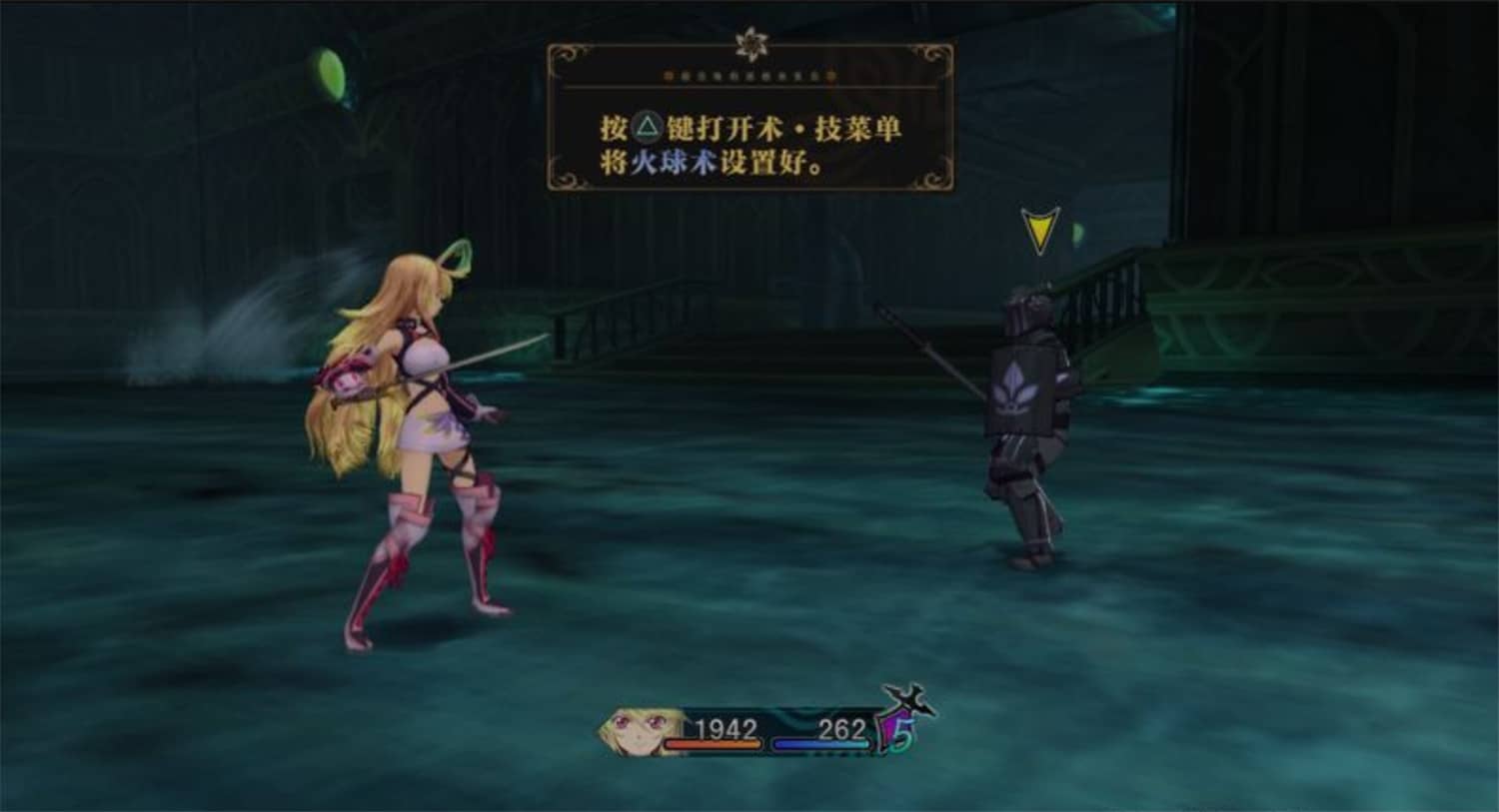Image resolution: width=1499 pixels, height=812 pixels.
Task: Click the orange HP gauge bar
Action: [713, 744]
